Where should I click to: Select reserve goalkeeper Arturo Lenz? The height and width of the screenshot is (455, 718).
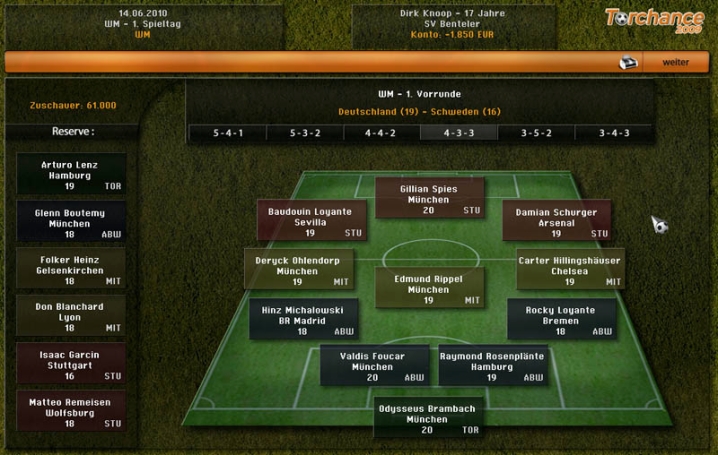(71, 174)
